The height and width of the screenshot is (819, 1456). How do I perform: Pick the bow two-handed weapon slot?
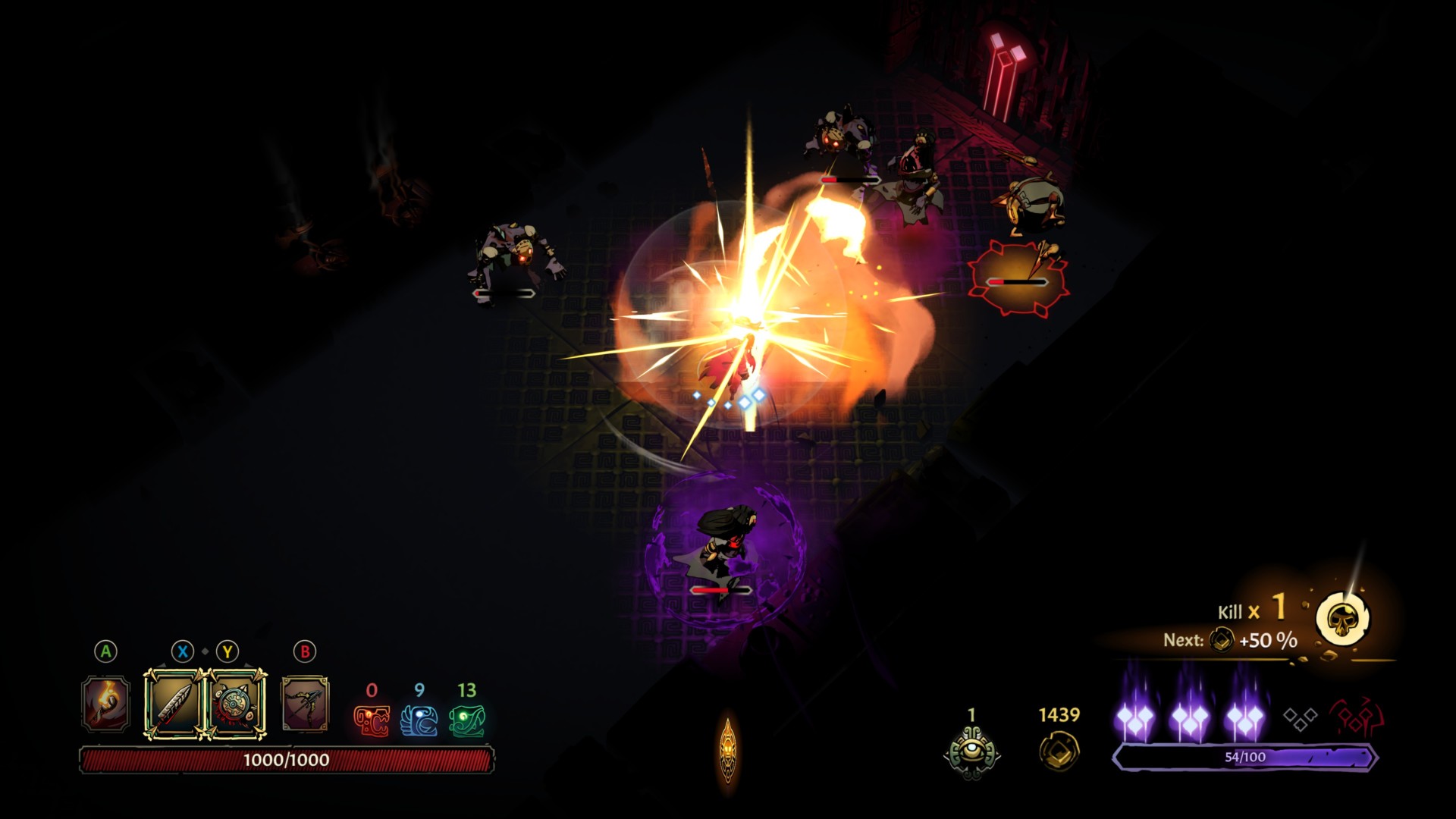(x=305, y=704)
